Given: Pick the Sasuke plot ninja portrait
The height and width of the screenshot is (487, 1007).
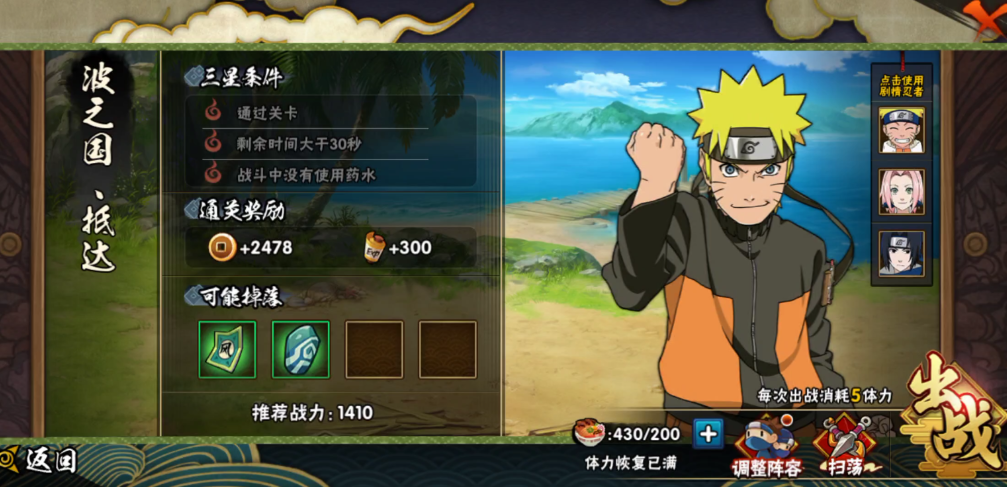Looking at the screenshot, I should click(x=901, y=253).
